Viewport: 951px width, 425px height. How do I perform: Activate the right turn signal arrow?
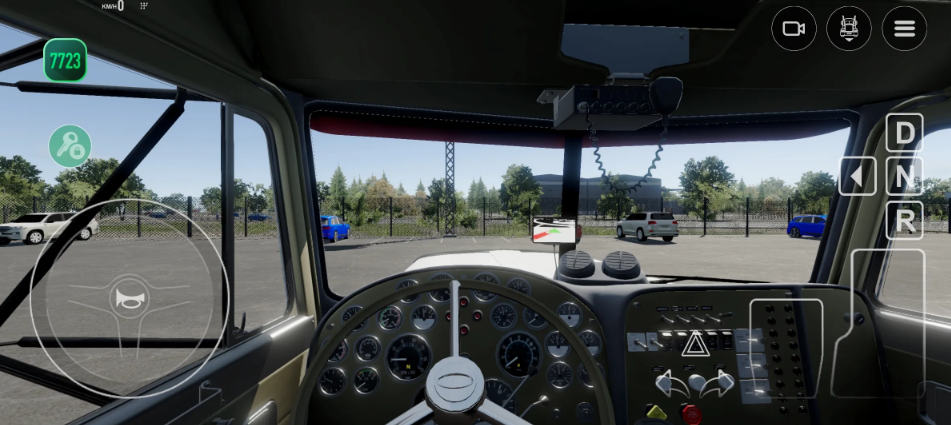pos(721,384)
